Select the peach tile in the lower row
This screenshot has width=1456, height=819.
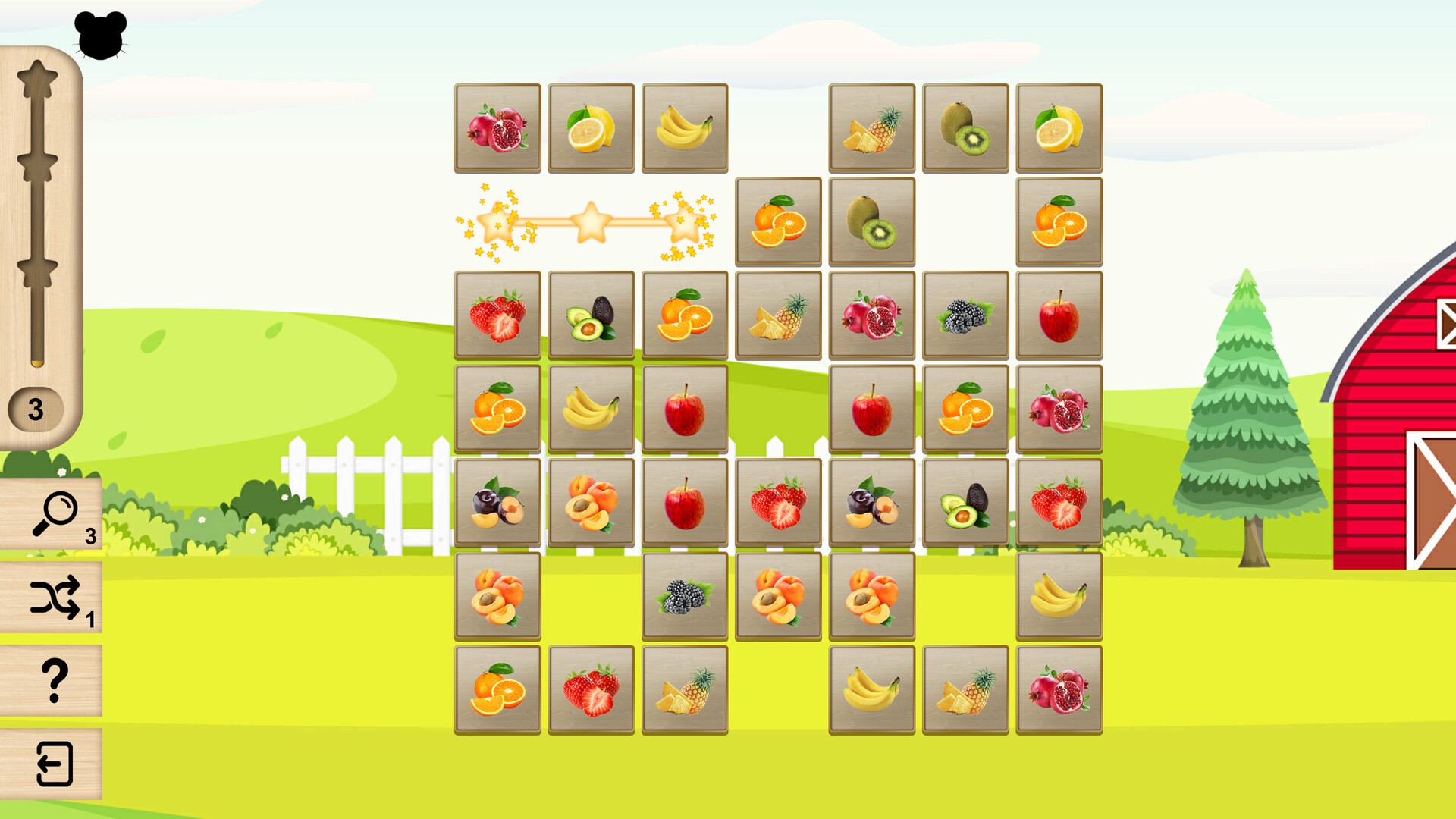point(497,595)
